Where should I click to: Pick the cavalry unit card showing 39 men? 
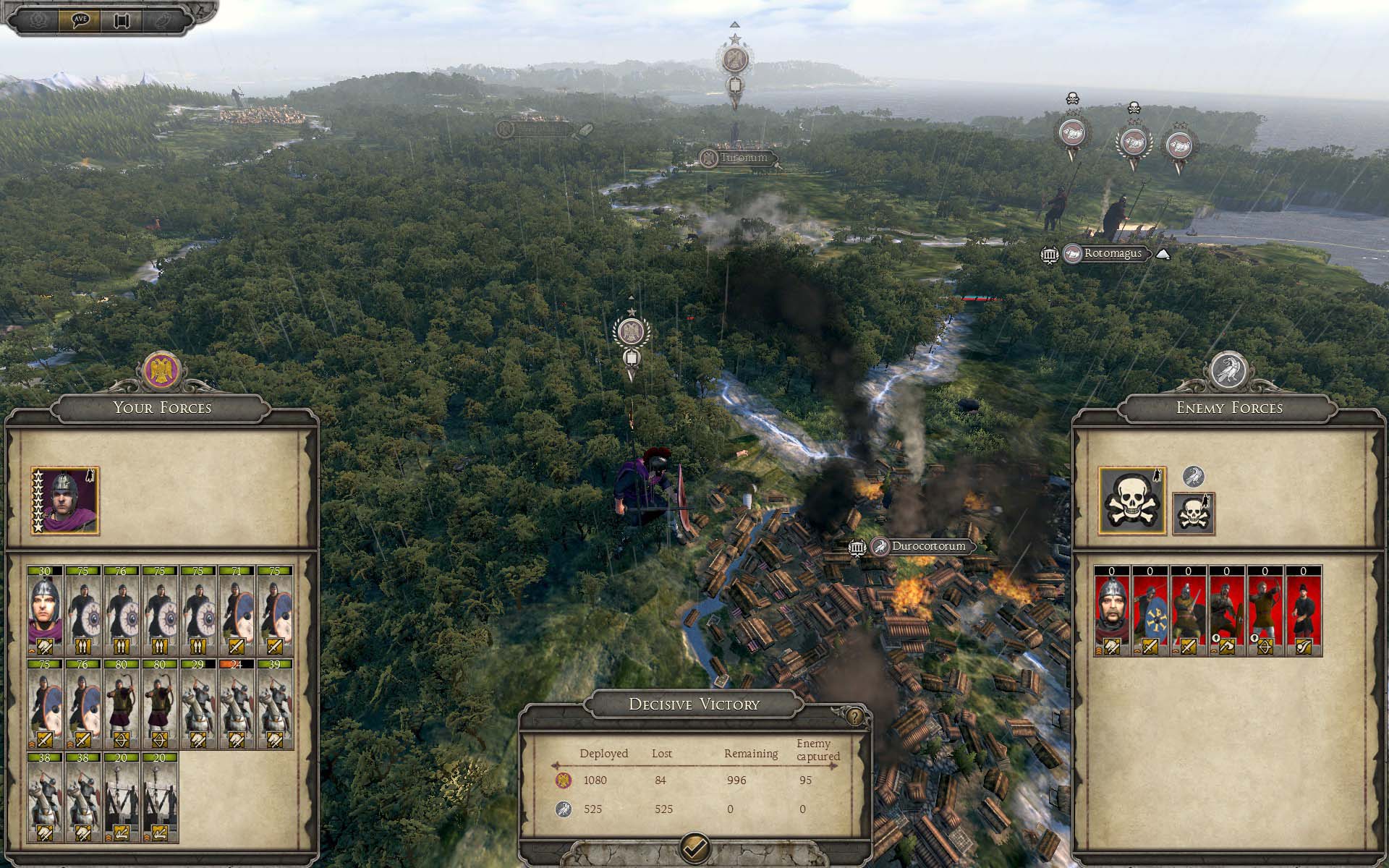[274, 703]
